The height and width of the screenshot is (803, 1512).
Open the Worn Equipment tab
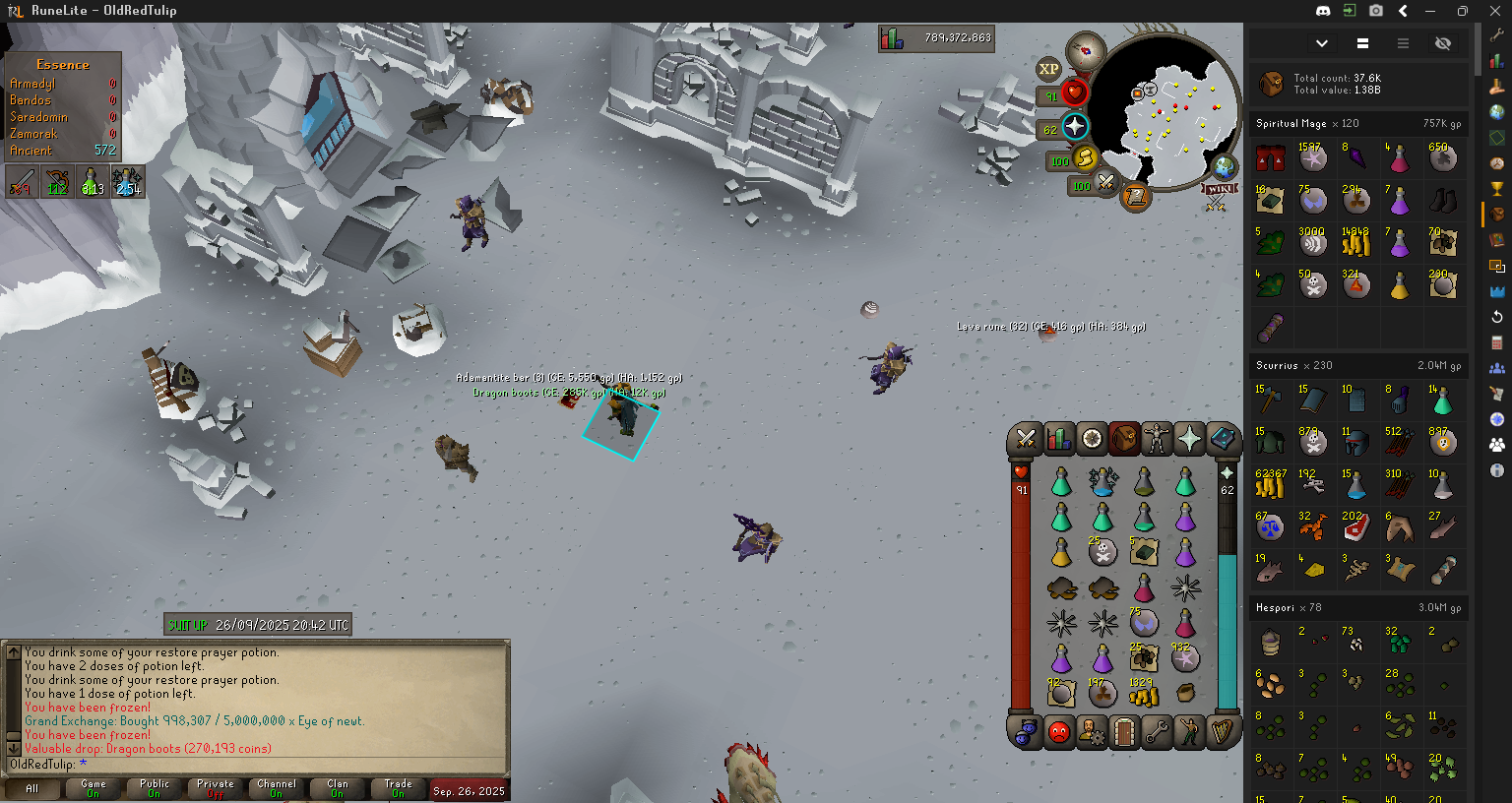click(x=1157, y=439)
